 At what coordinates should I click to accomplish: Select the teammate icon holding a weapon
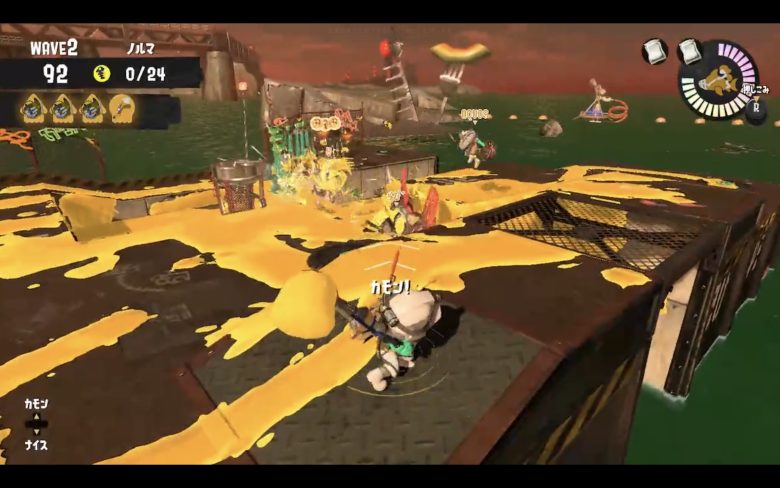pyautogui.click(x=123, y=107)
